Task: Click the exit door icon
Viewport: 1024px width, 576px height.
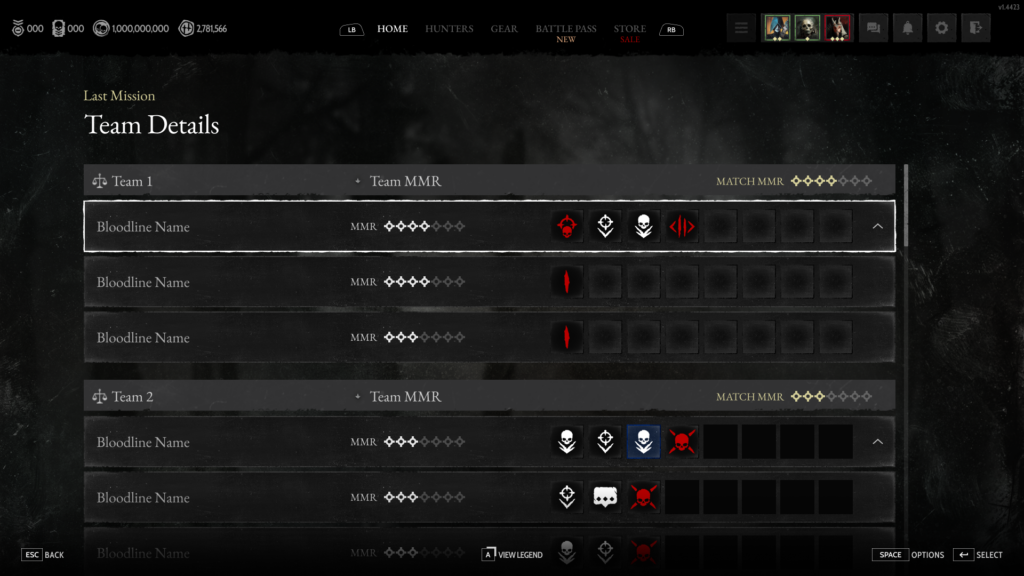Action: click(x=975, y=28)
